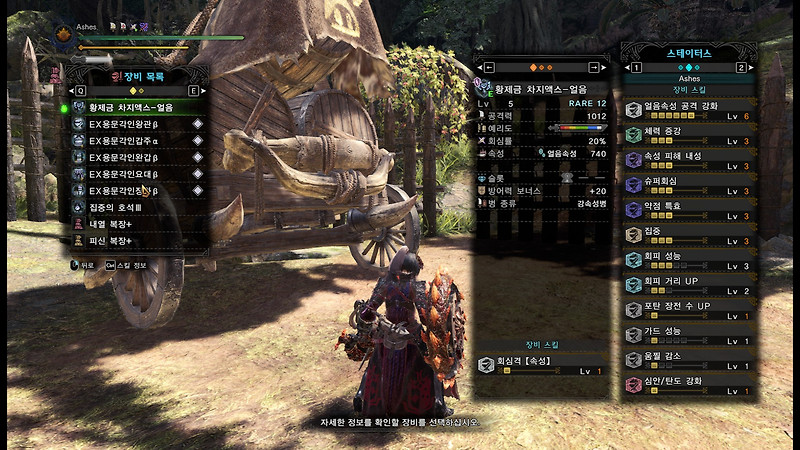Select the 체력 증강 skill entry
This screenshot has width=800, height=450.
click(x=688, y=135)
